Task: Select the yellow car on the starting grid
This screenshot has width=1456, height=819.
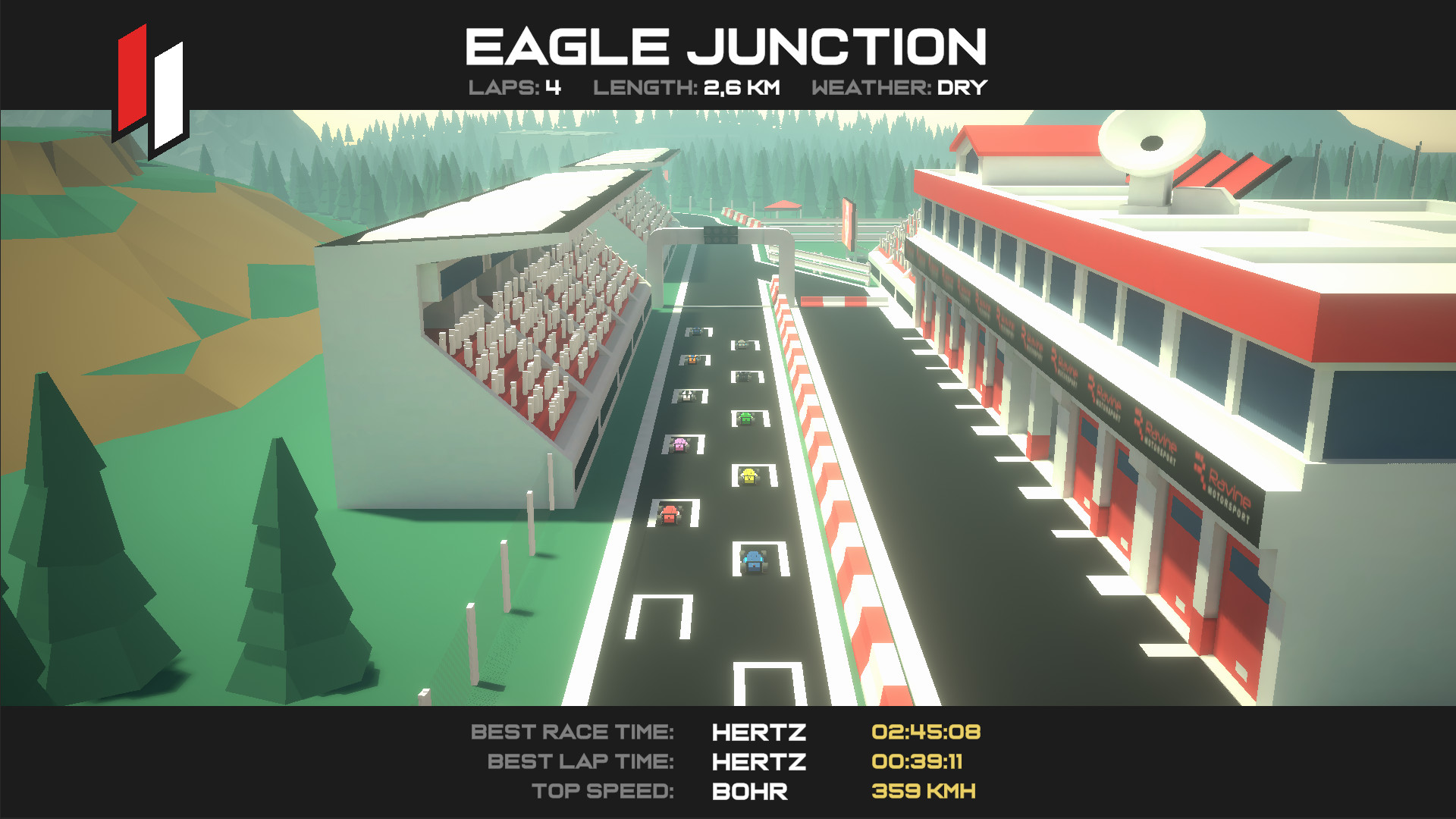Action: pos(748,476)
